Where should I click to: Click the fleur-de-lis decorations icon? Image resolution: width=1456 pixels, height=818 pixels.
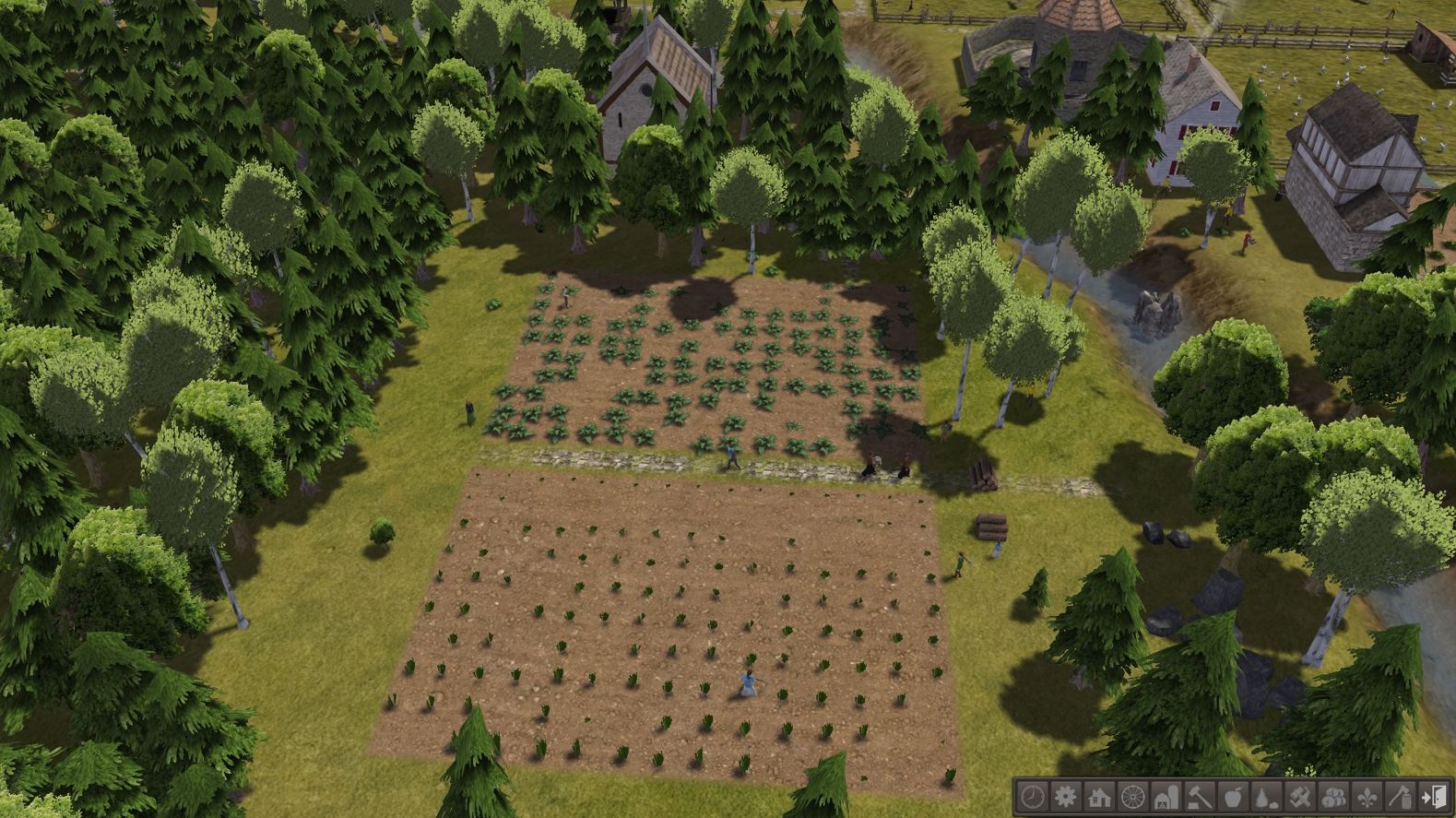coord(1368,799)
